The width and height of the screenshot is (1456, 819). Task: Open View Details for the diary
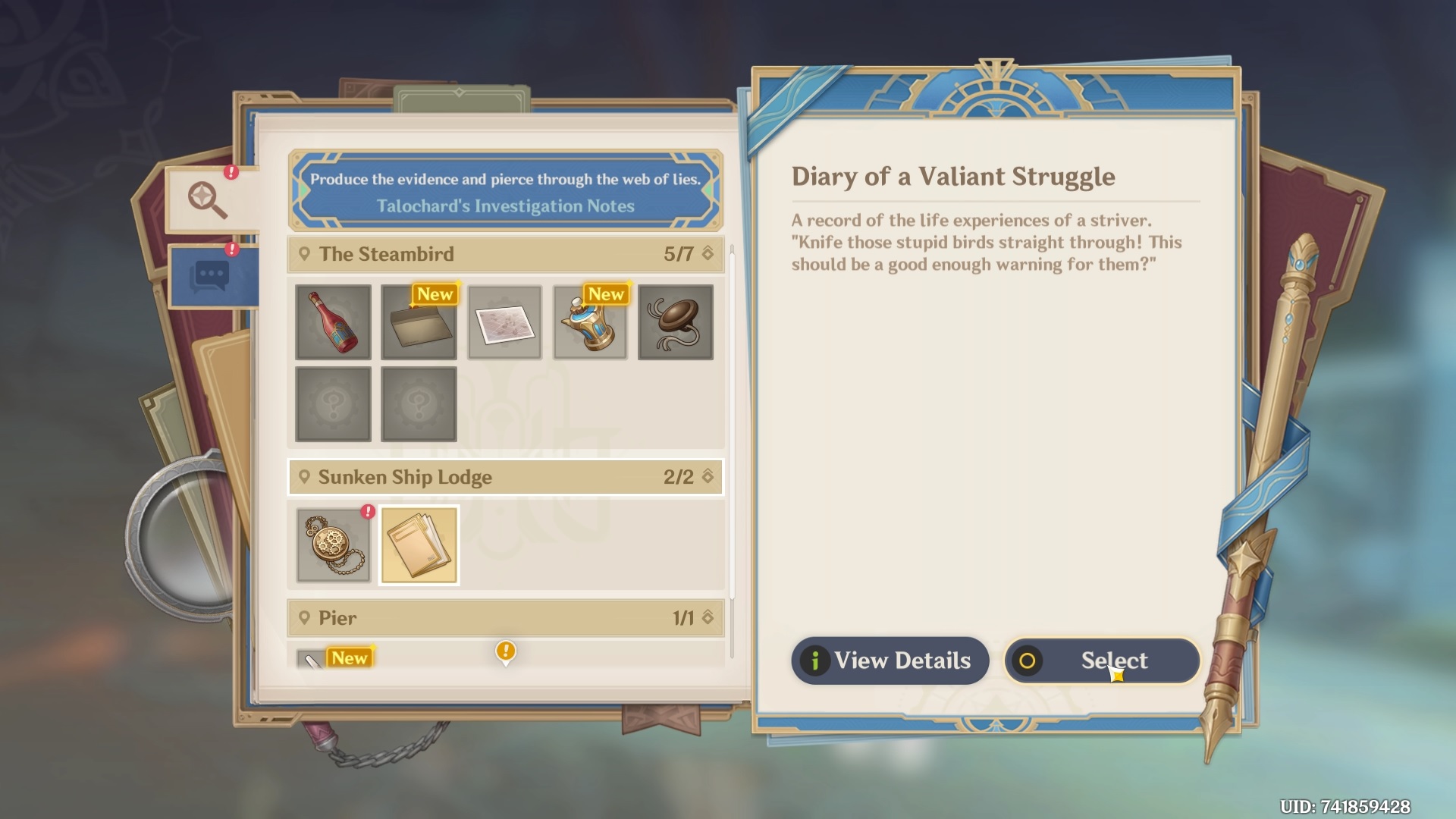pyautogui.click(x=890, y=661)
